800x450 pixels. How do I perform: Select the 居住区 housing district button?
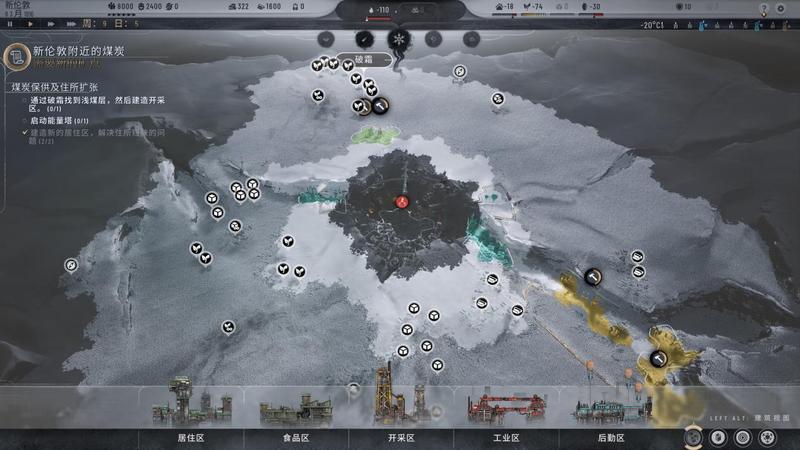click(191, 437)
